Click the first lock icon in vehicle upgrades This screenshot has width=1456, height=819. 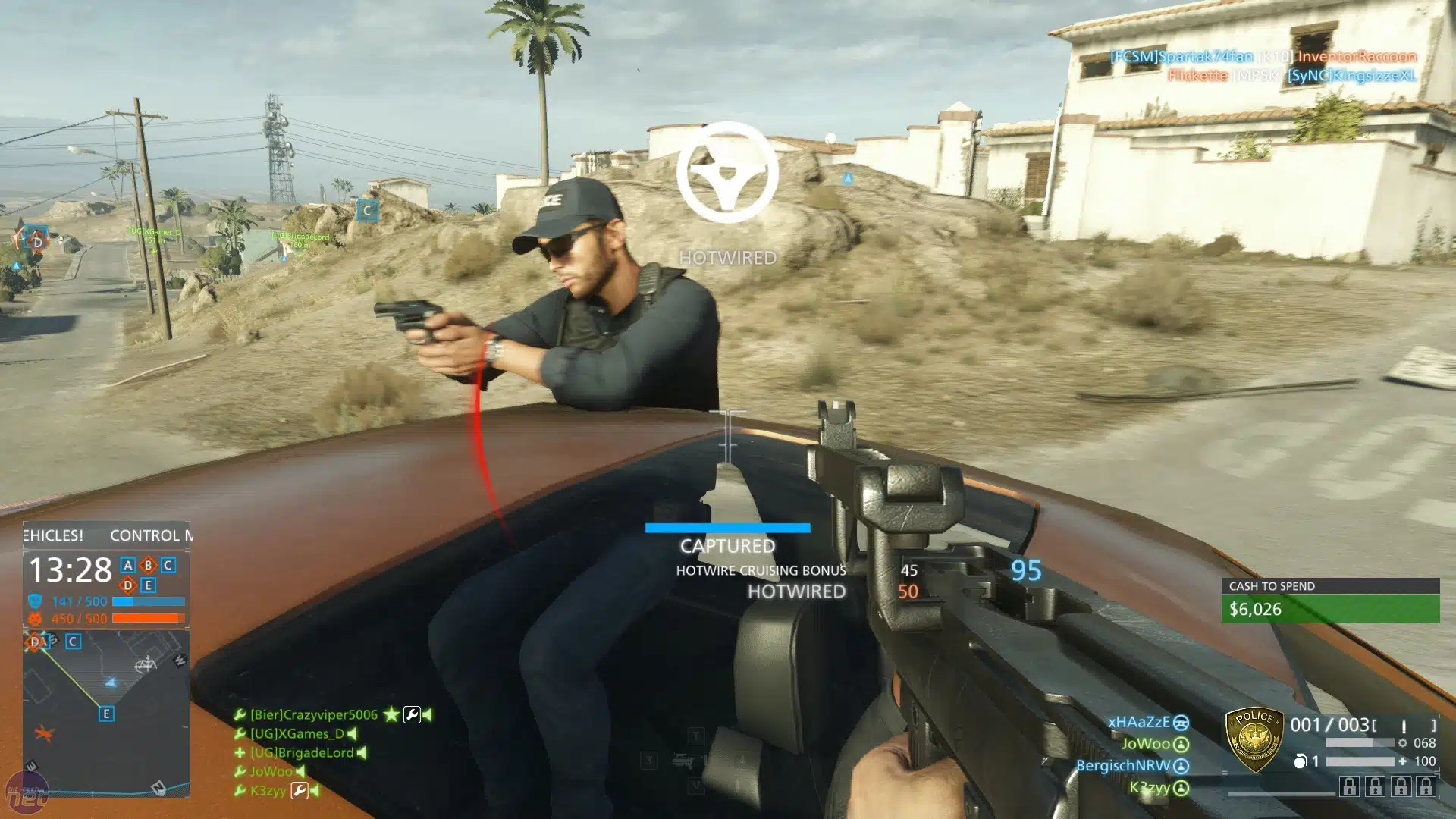(1349, 786)
